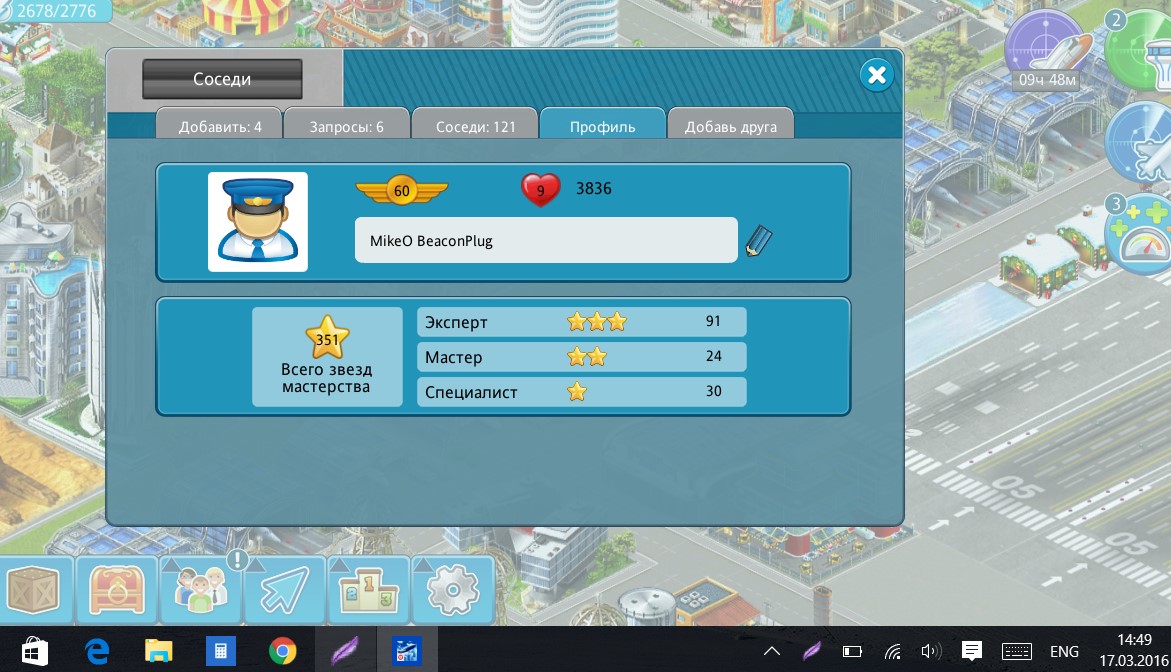Click the paper airplane button
Screen dimensions: 1171x672
(285, 591)
